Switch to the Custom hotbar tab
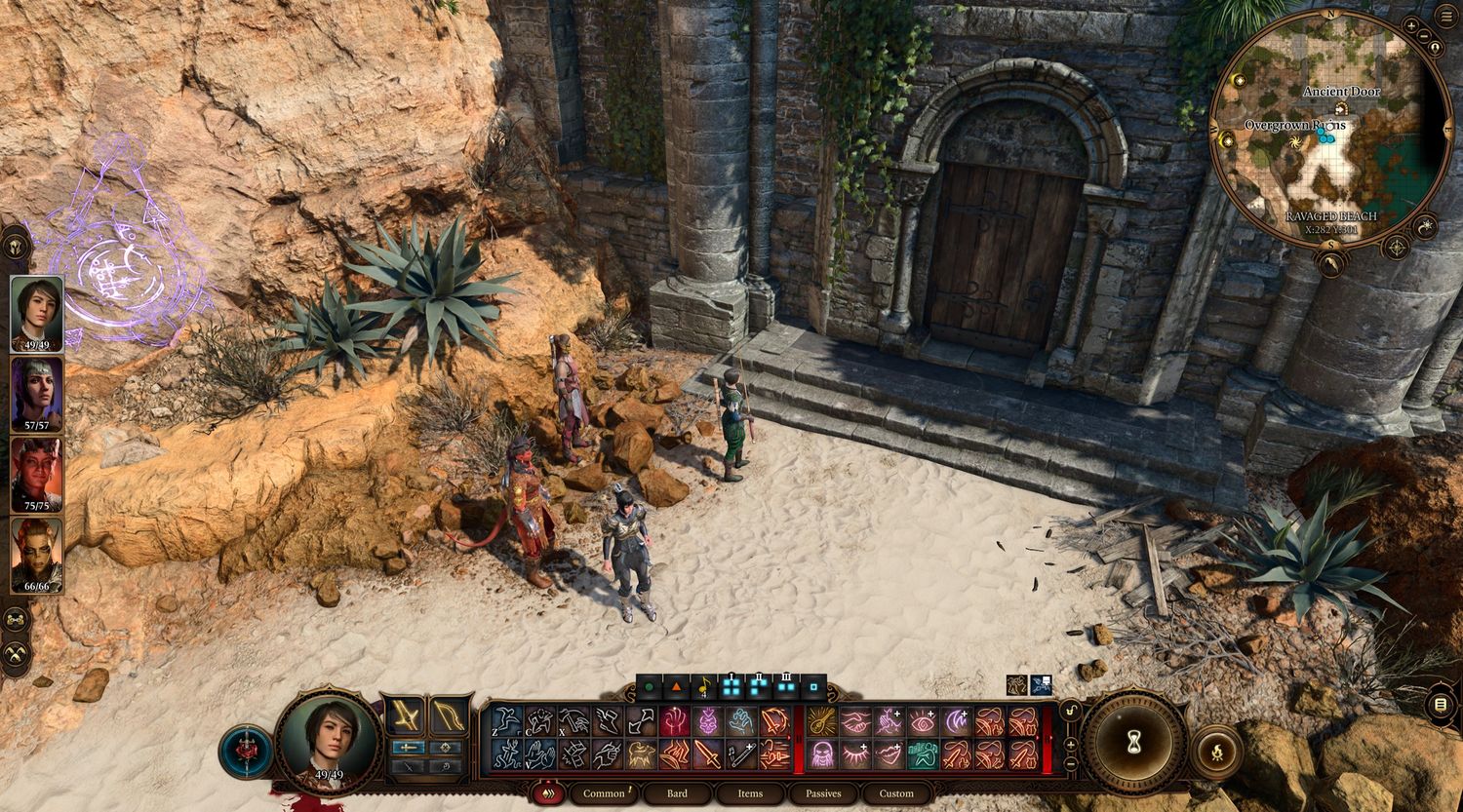The height and width of the screenshot is (812, 1463). point(896,793)
